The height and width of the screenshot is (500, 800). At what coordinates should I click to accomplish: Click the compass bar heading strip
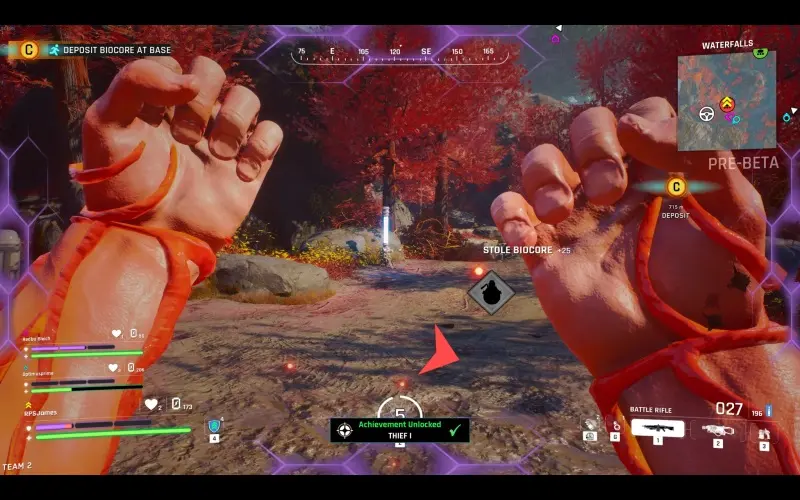tap(399, 53)
